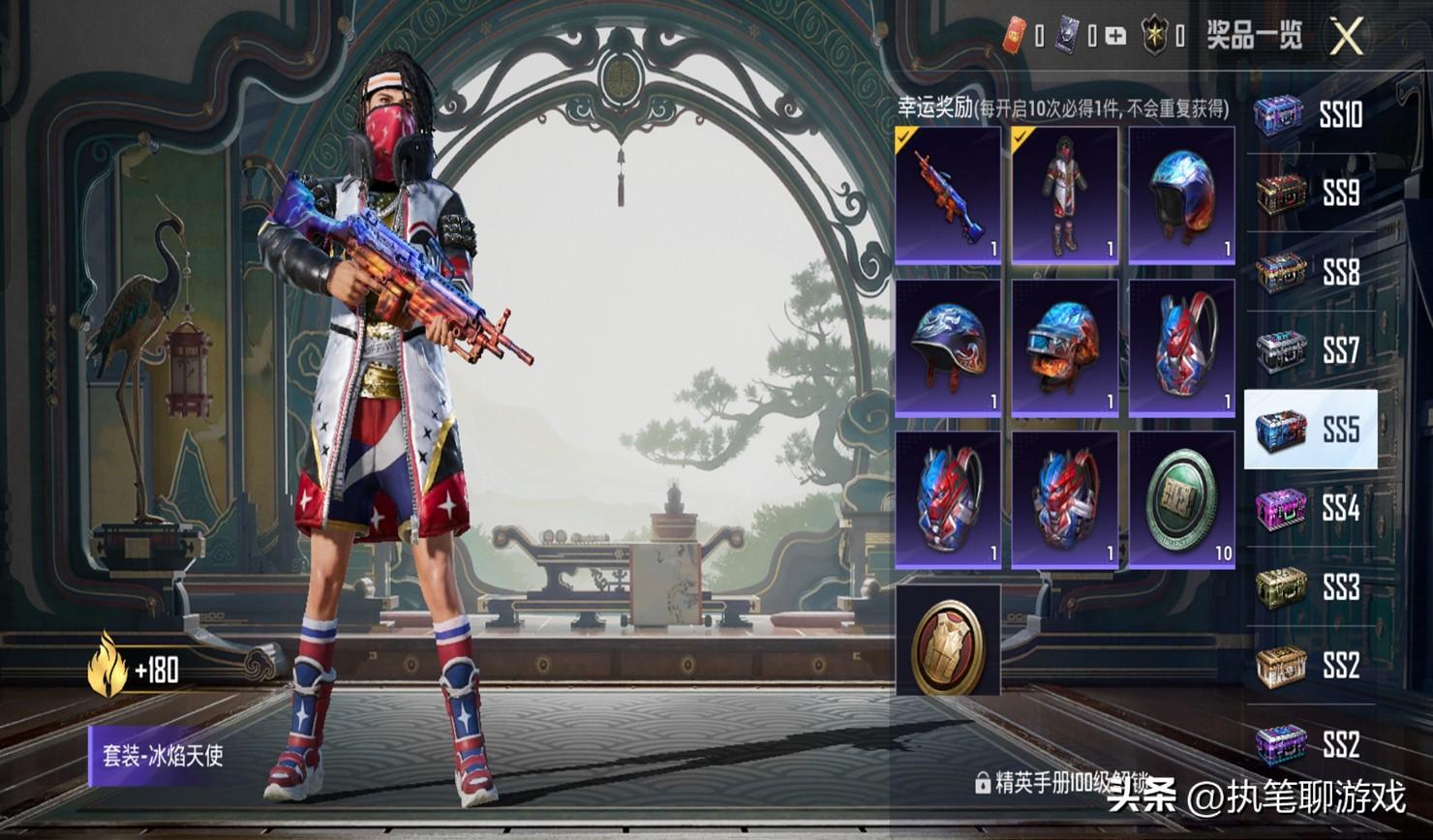Show the SS7 crate rewards
This screenshot has width=1433, height=840.
pyautogui.click(x=1310, y=351)
